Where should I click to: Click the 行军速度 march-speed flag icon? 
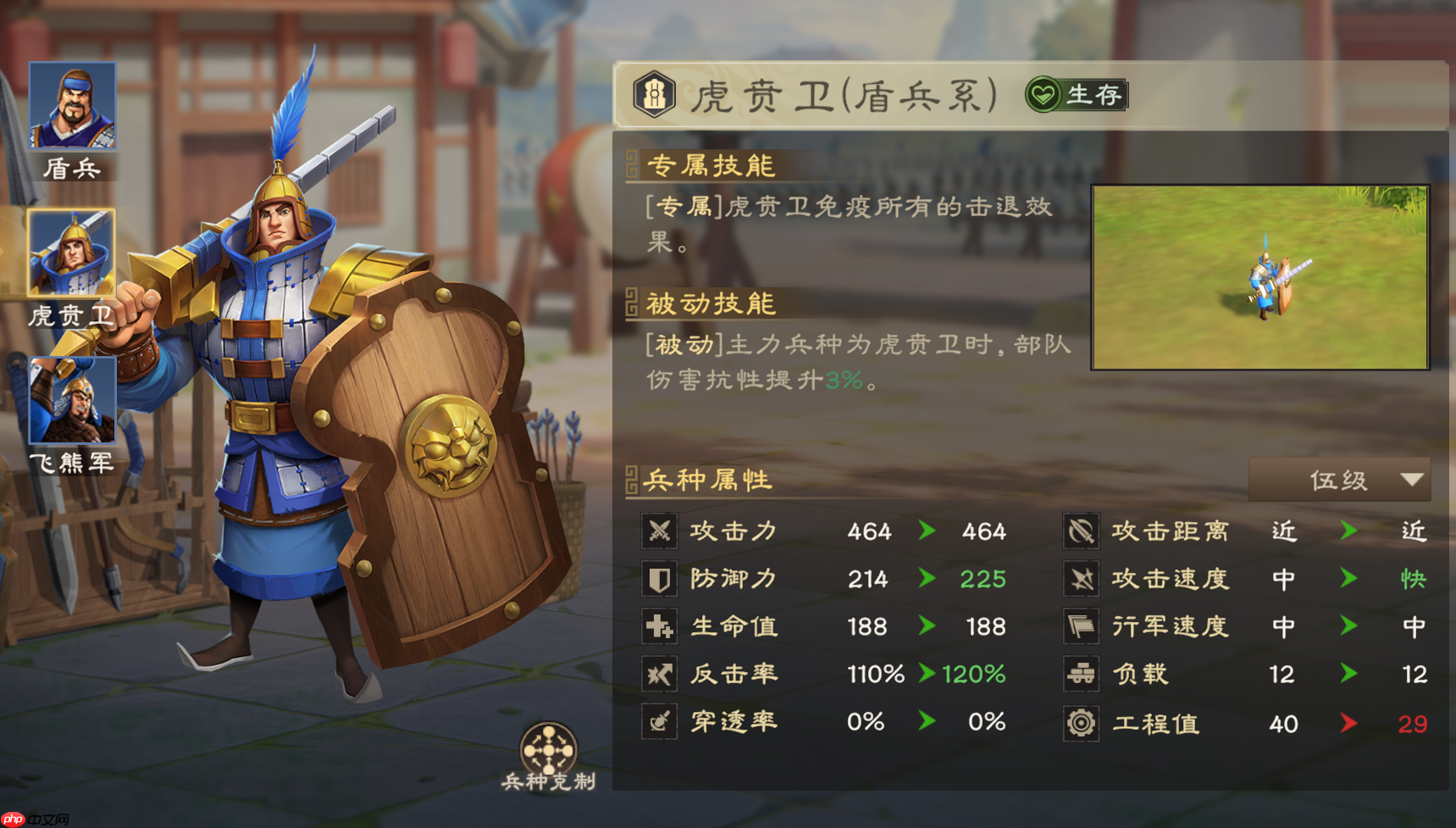click(1080, 627)
